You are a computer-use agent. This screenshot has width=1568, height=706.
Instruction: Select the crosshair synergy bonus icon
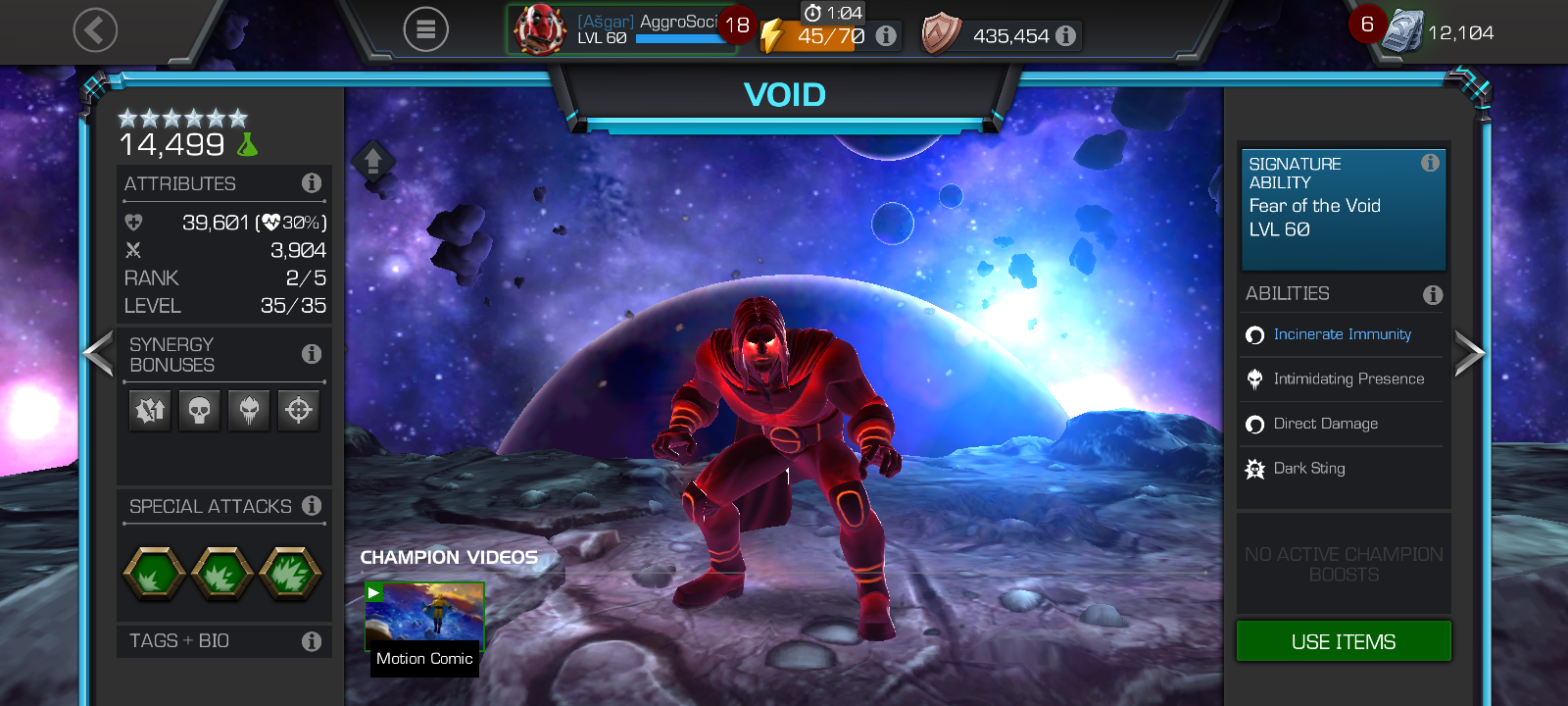point(299,410)
